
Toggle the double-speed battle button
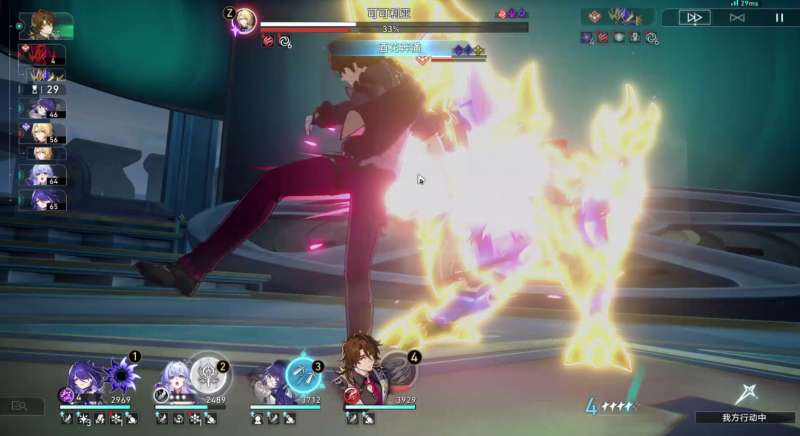(694, 17)
